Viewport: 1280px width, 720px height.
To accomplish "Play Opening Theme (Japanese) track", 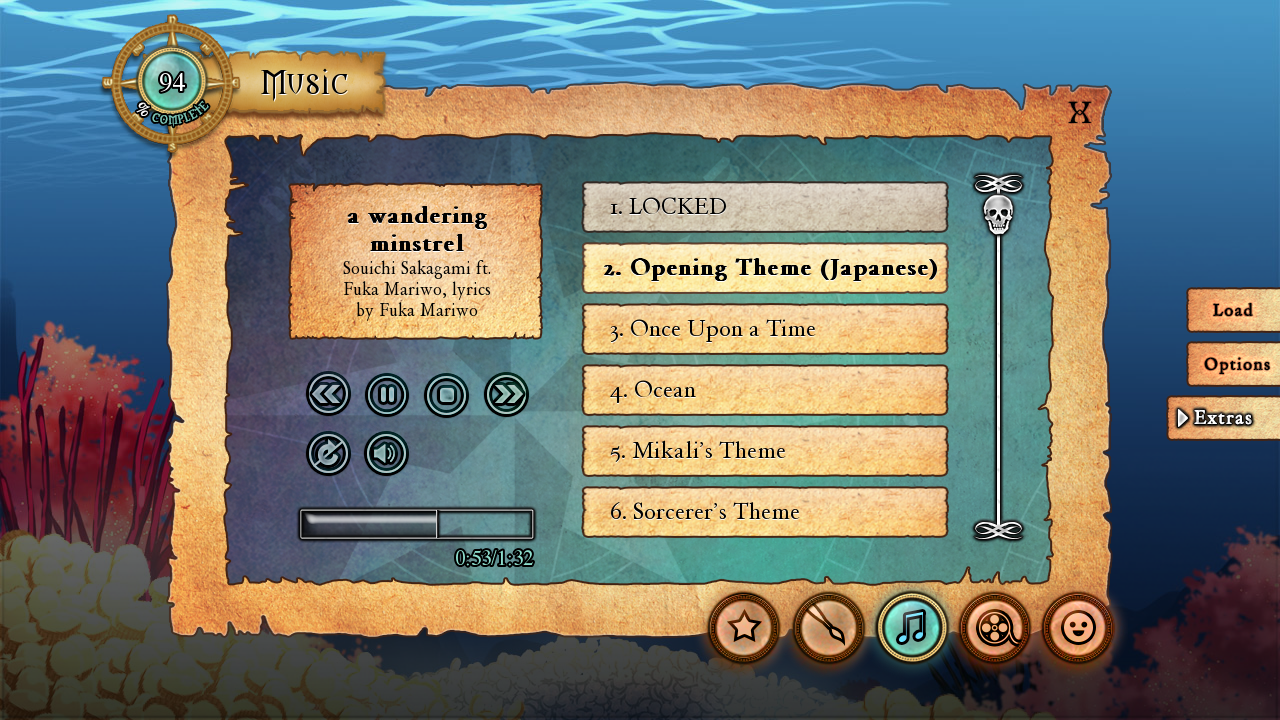I will (x=765, y=268).
